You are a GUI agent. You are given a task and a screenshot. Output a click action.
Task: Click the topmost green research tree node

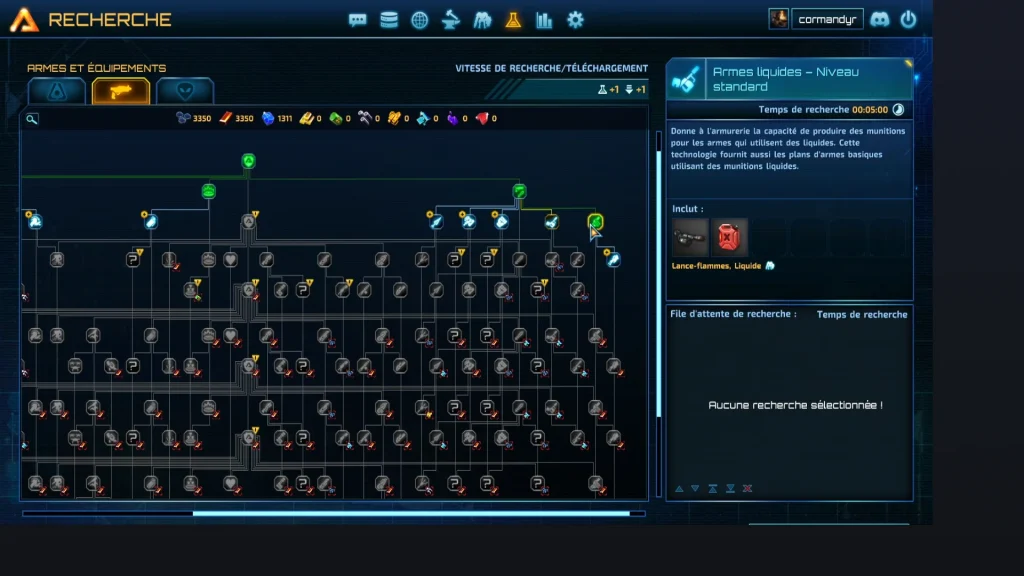(x=249, y=161)
